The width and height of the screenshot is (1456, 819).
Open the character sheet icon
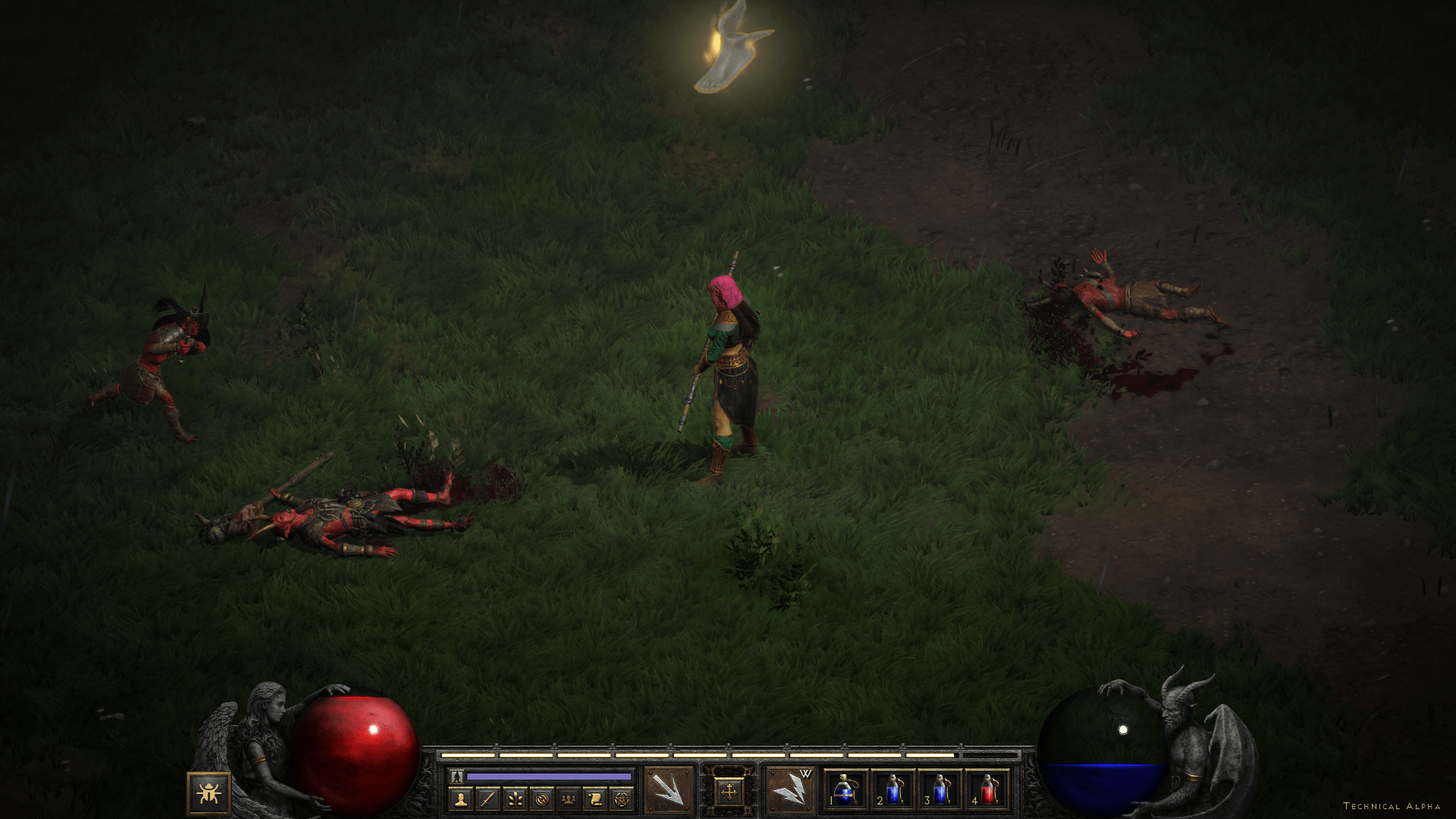(x=460, y=799)
